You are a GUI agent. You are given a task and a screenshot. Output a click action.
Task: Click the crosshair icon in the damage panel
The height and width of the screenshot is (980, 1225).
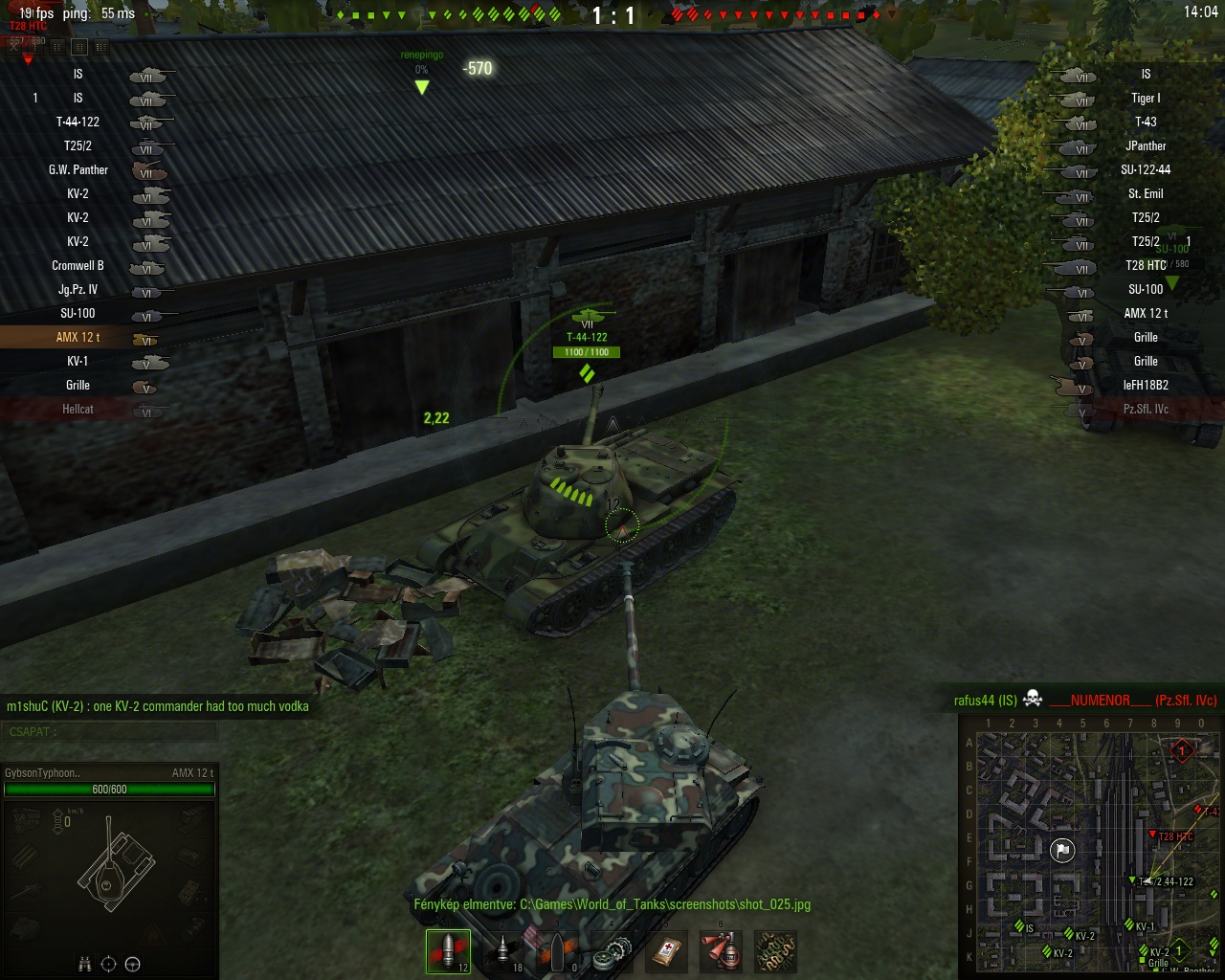click(x=109, y=964)
